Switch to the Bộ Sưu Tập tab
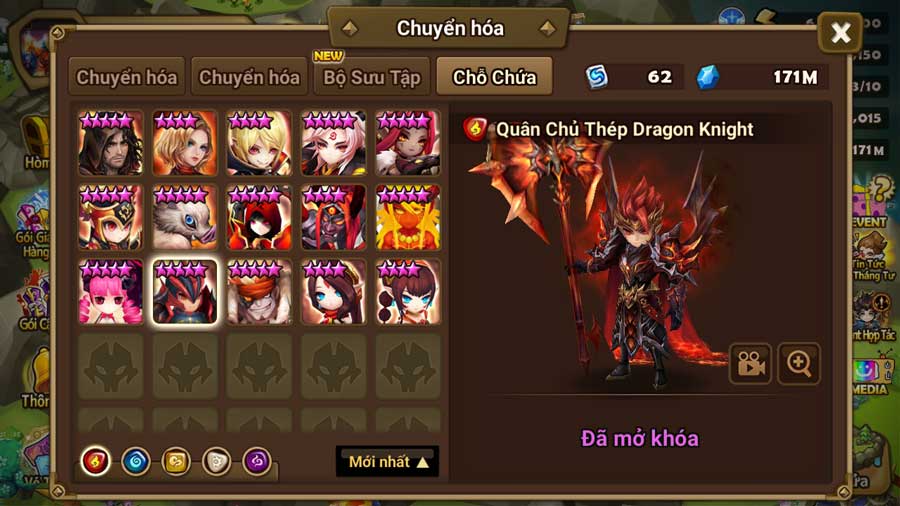Image resolution: width=900 pixels, height=506 pixels. (372, 77)
